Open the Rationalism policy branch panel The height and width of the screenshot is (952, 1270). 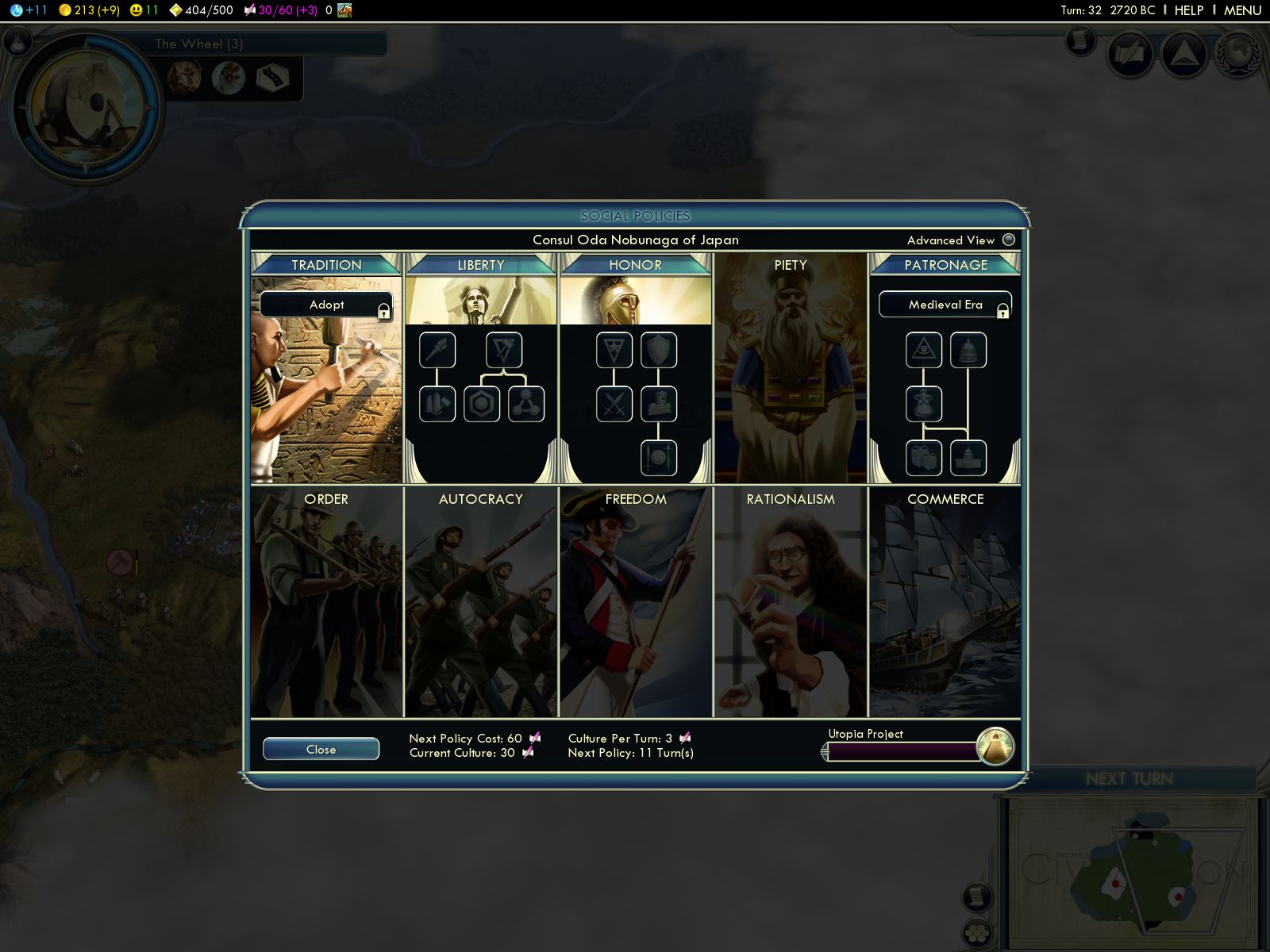791,603
